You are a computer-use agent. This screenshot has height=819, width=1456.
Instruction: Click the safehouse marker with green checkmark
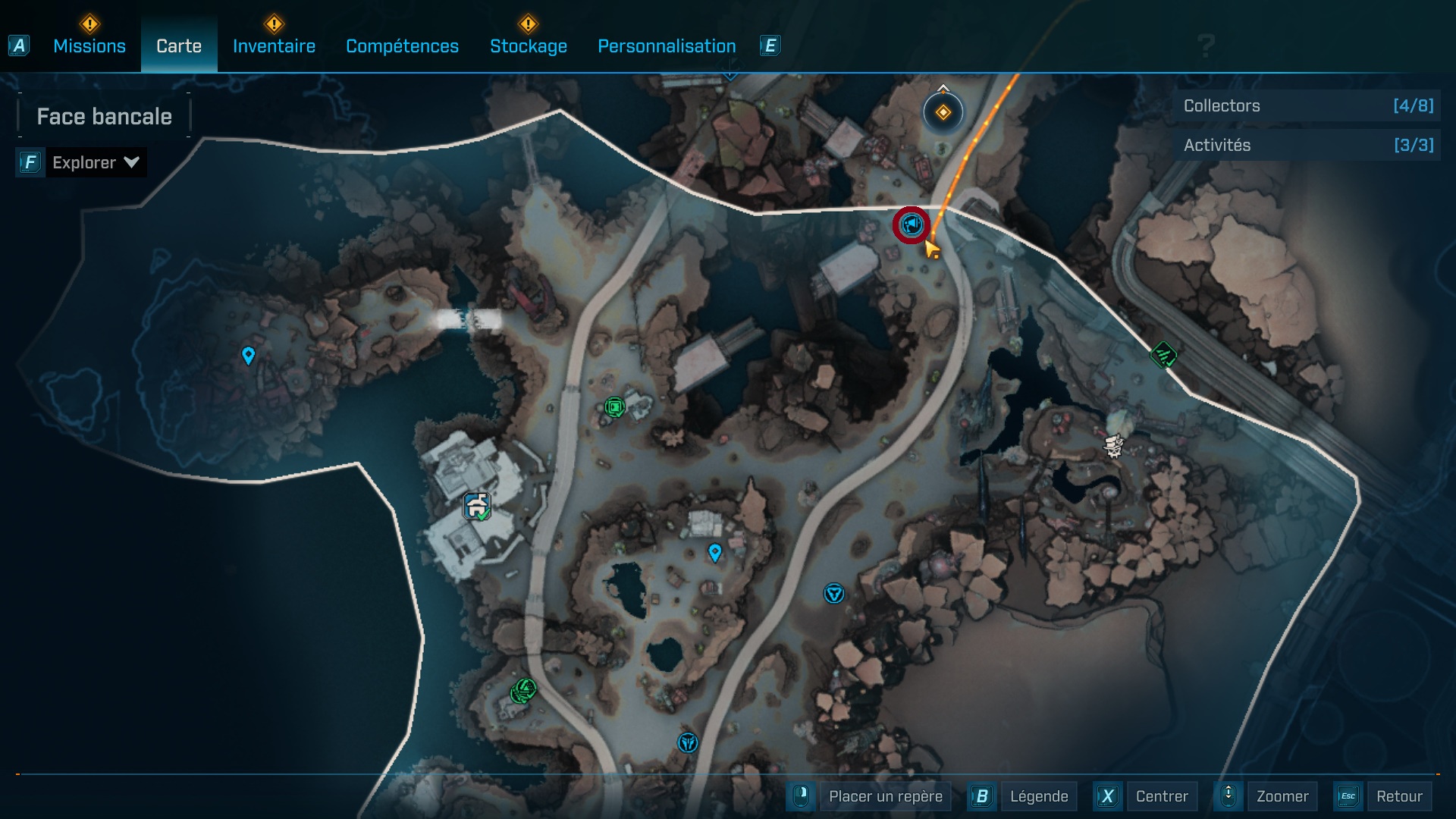(x=477, y=506)
